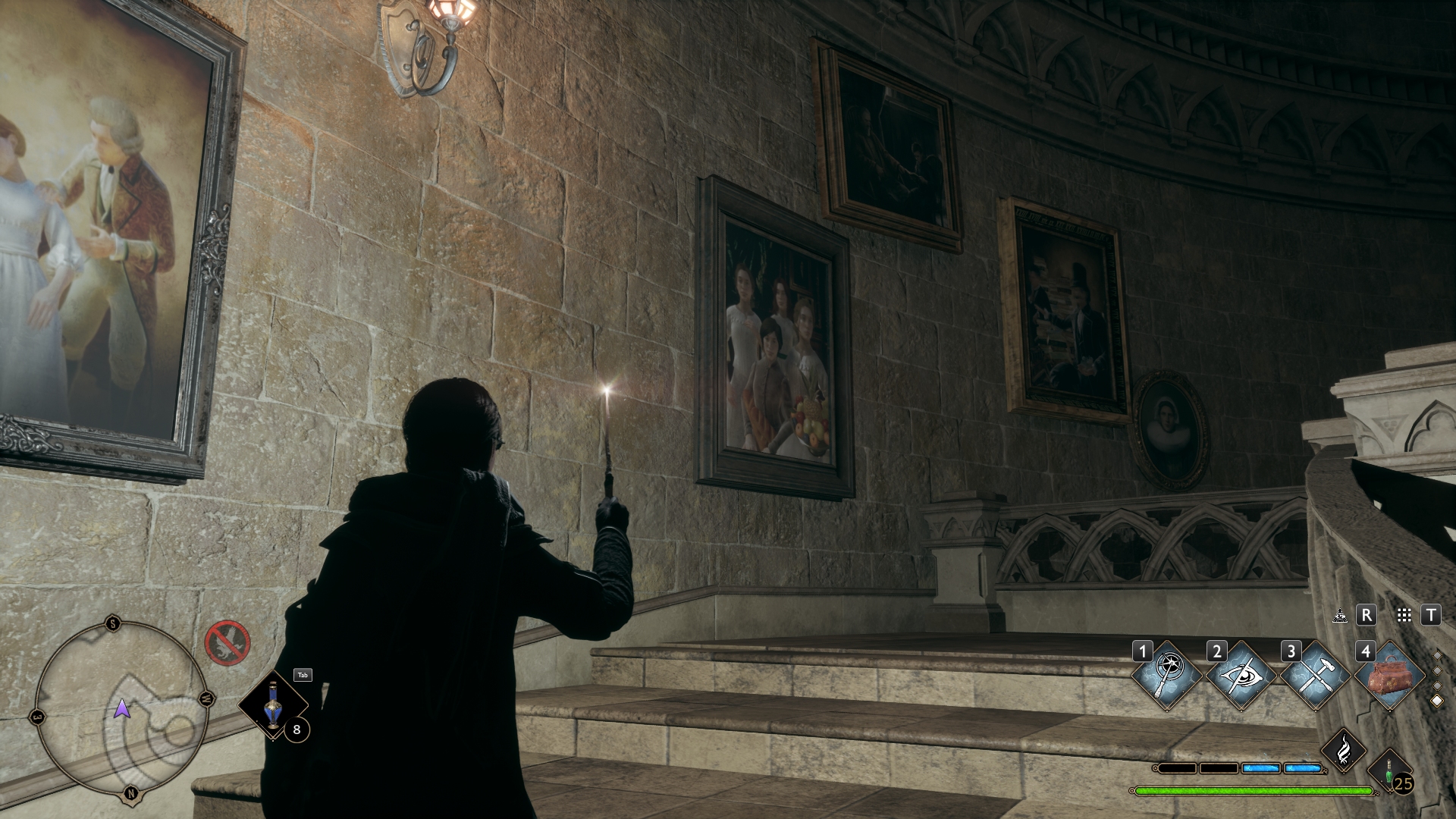1456x819 pixels.
Task: Select the leather bag in slot 4
Action: click(1389, 675)
